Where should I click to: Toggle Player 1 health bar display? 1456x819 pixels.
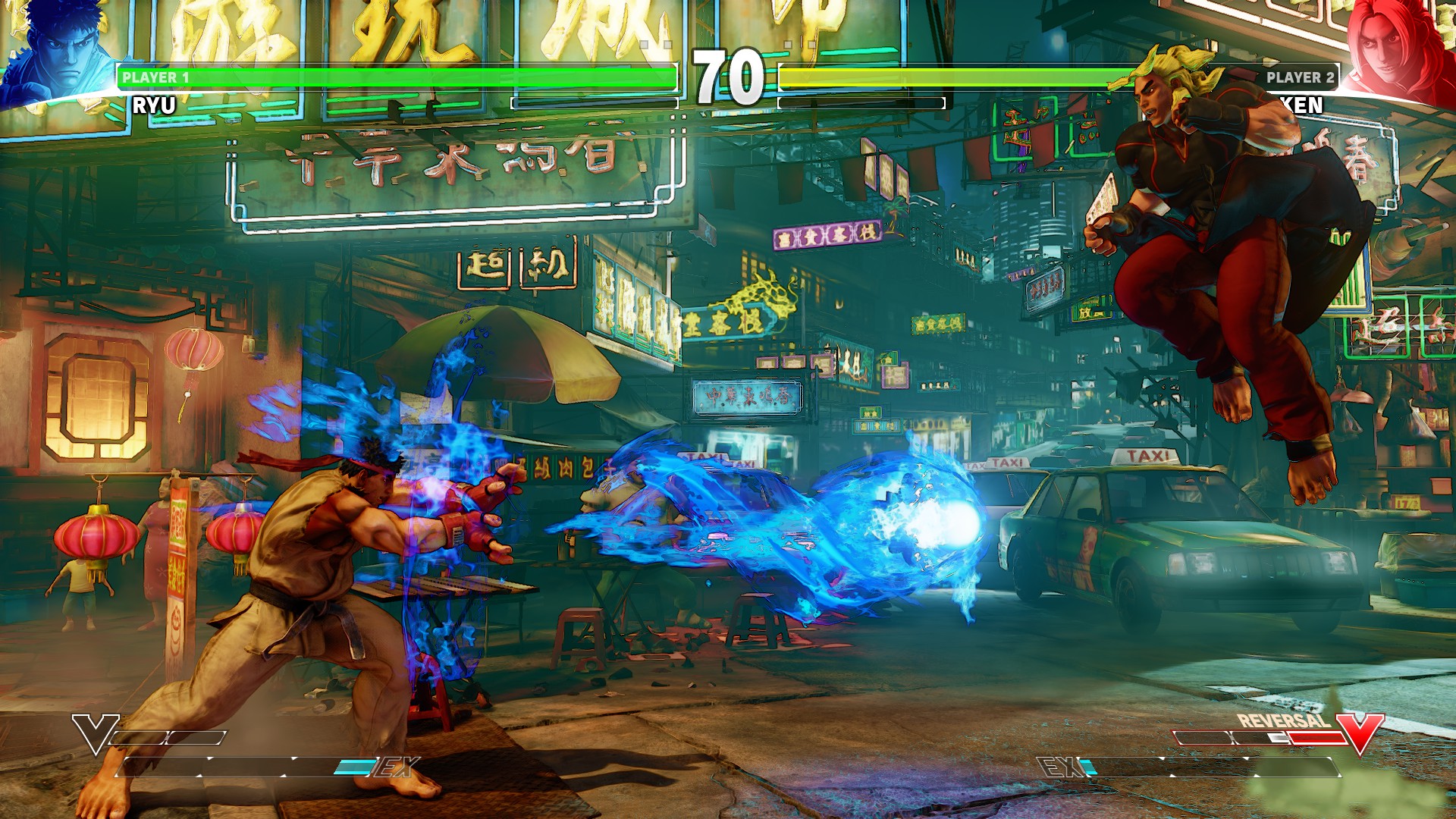pyautogui.click(x=394, y=77)
